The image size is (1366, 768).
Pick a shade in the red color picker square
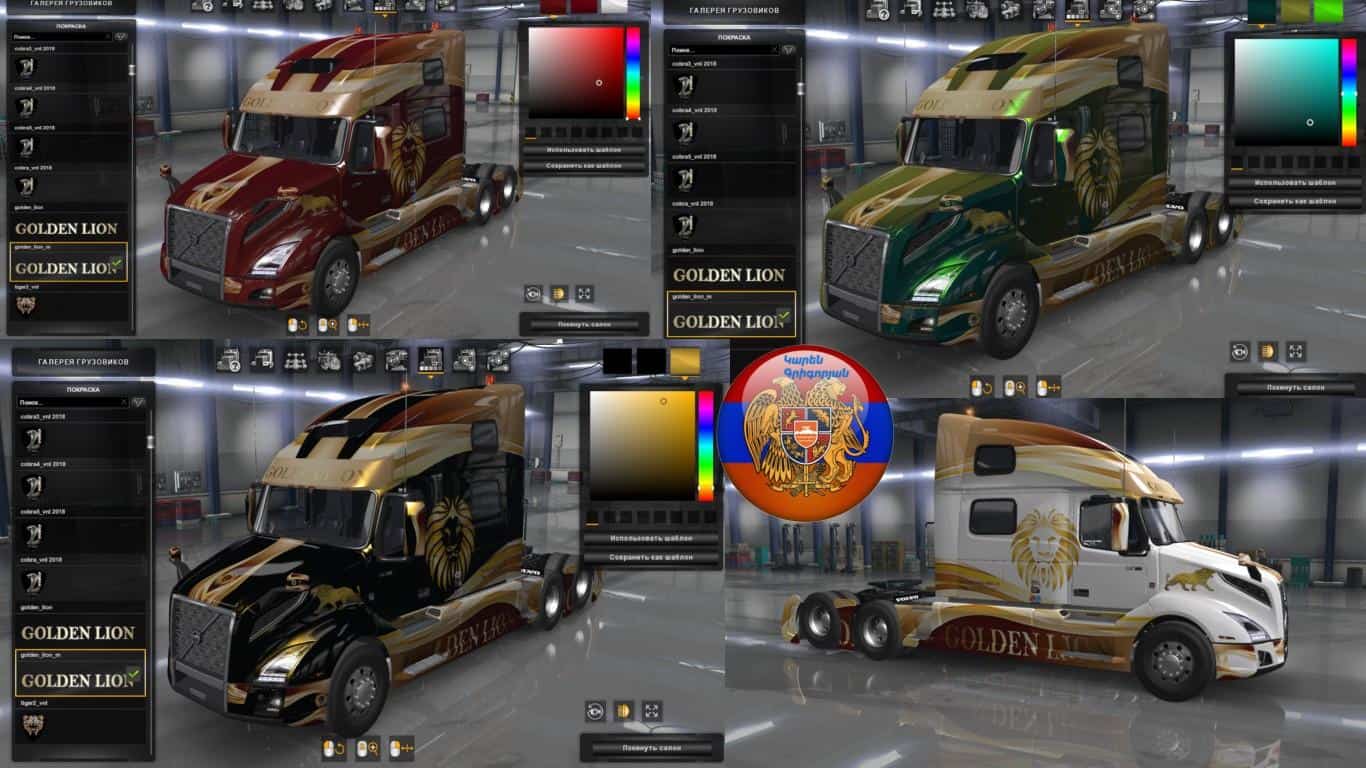575,72
